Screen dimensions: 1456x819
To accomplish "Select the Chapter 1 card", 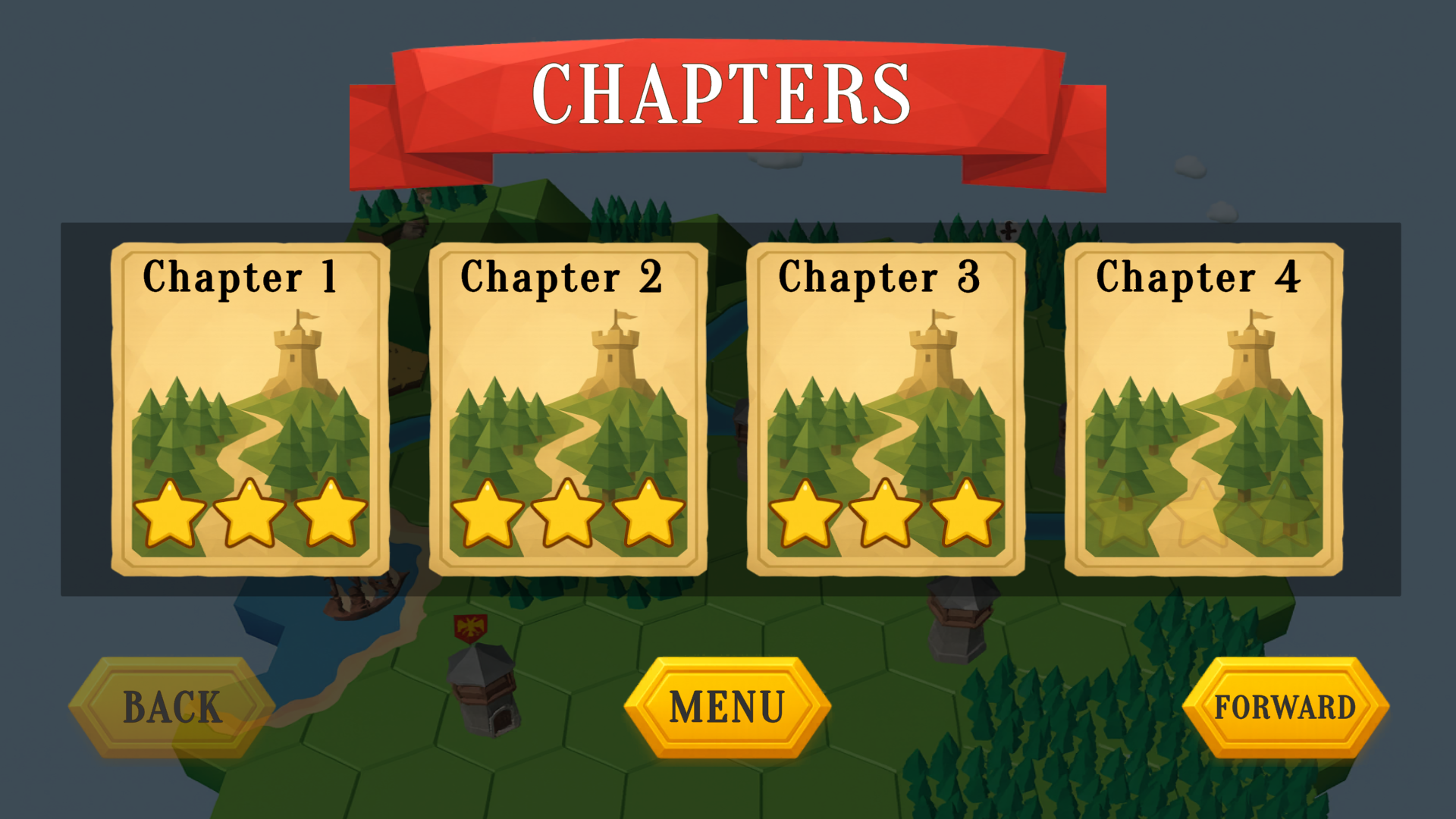I will [250, 409].
